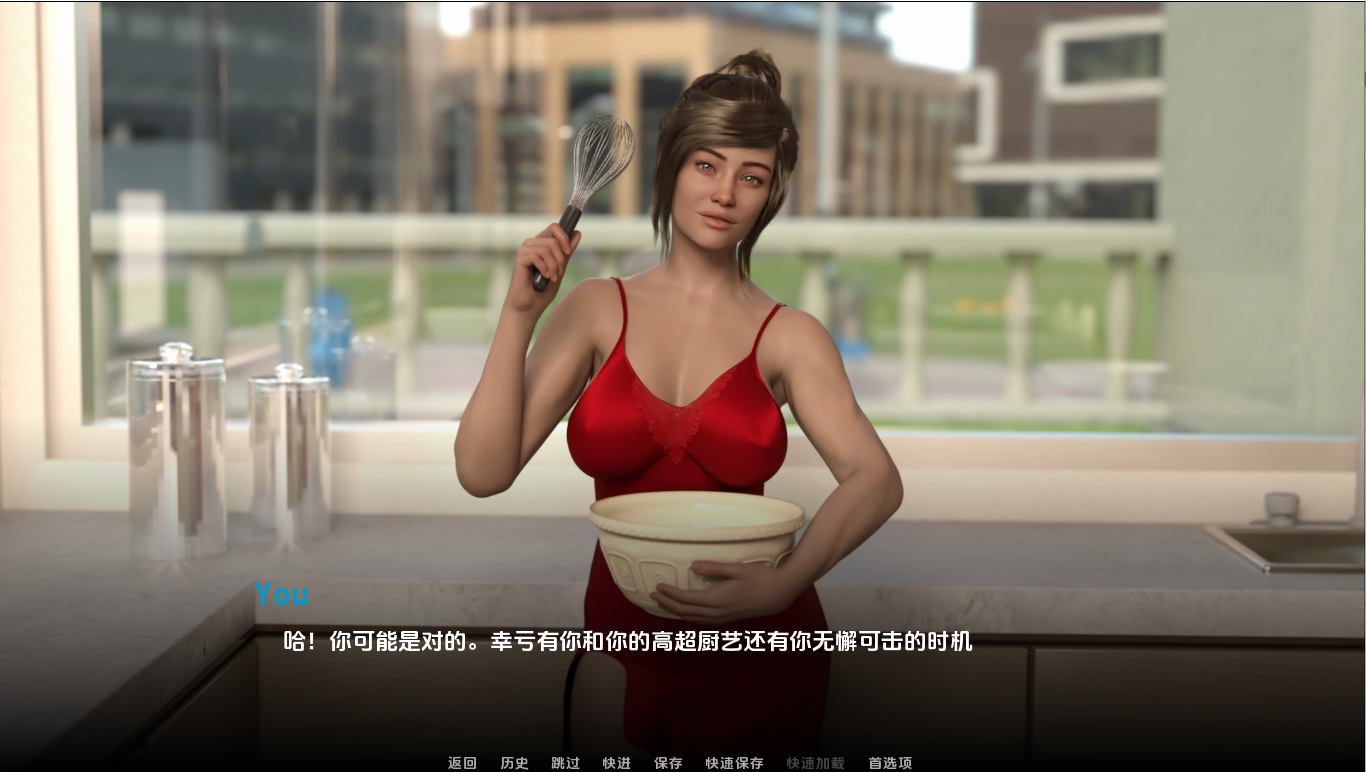Click 保存 to store your progress
The image size is (1366, 772).
[667, 762]
